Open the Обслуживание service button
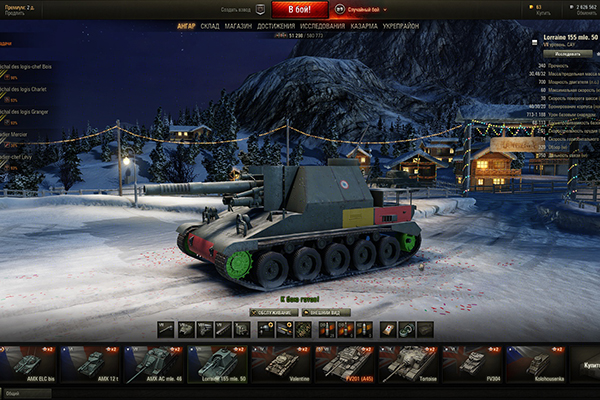This screenshot has width=600, height=400. coord(270,312)
